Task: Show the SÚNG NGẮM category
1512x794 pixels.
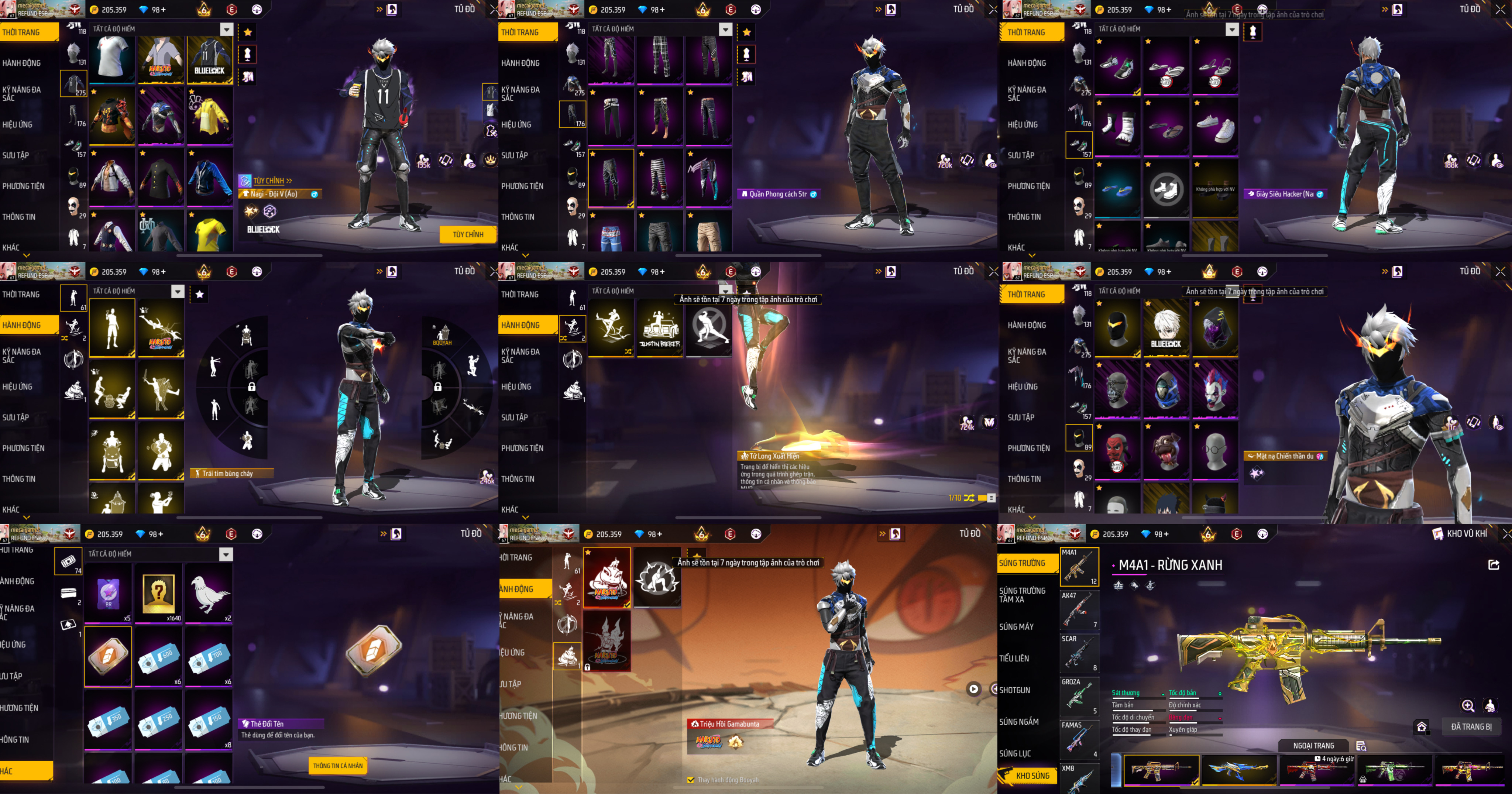Action: (1018, 722)
